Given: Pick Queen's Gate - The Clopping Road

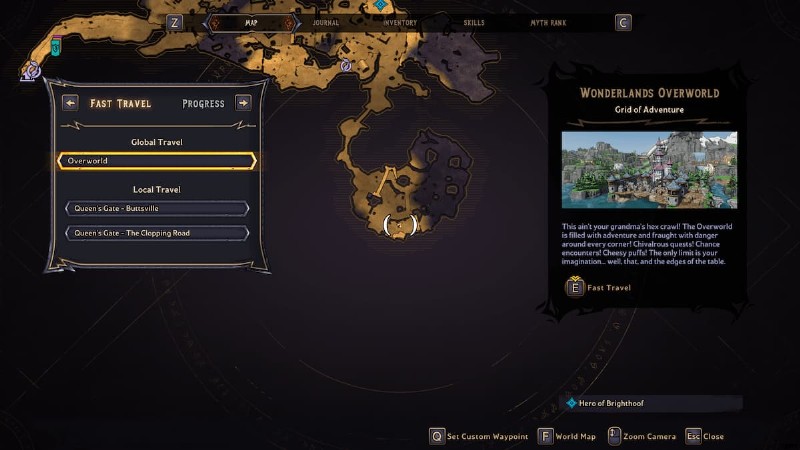Looking at the screenshot, I should [x=157, y=233].
